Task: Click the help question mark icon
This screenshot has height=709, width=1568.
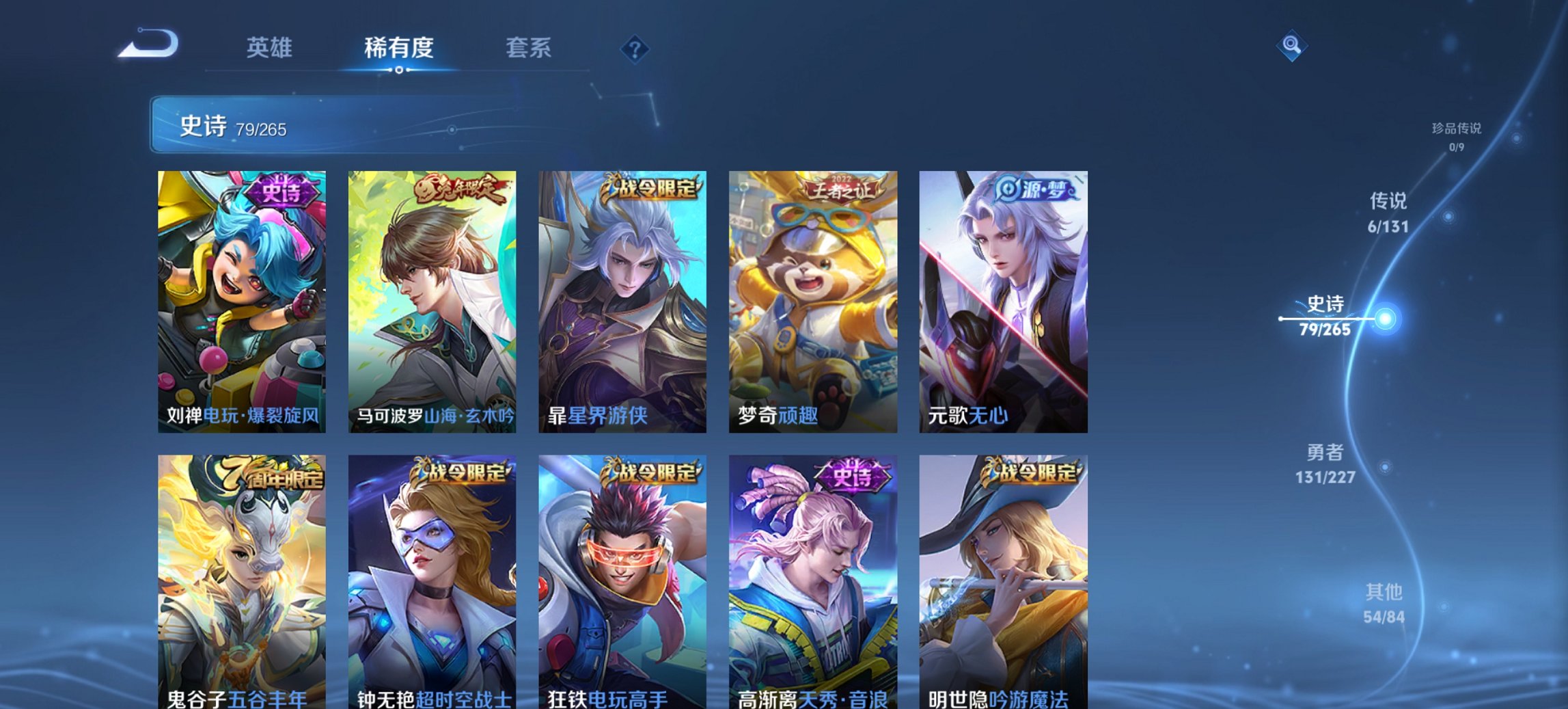Action: 634,49
